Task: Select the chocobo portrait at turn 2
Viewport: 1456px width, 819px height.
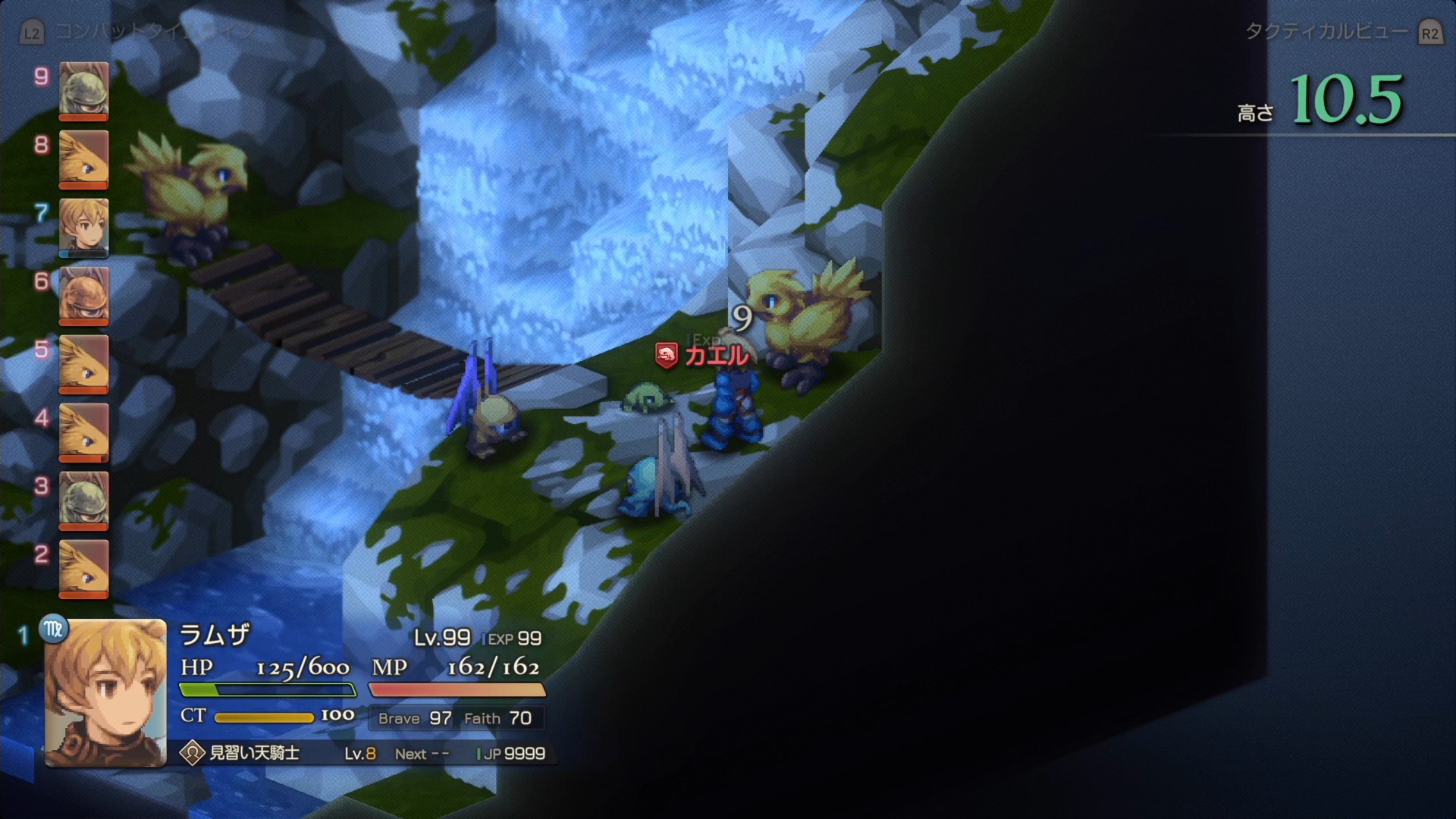Action: point(83,568)
